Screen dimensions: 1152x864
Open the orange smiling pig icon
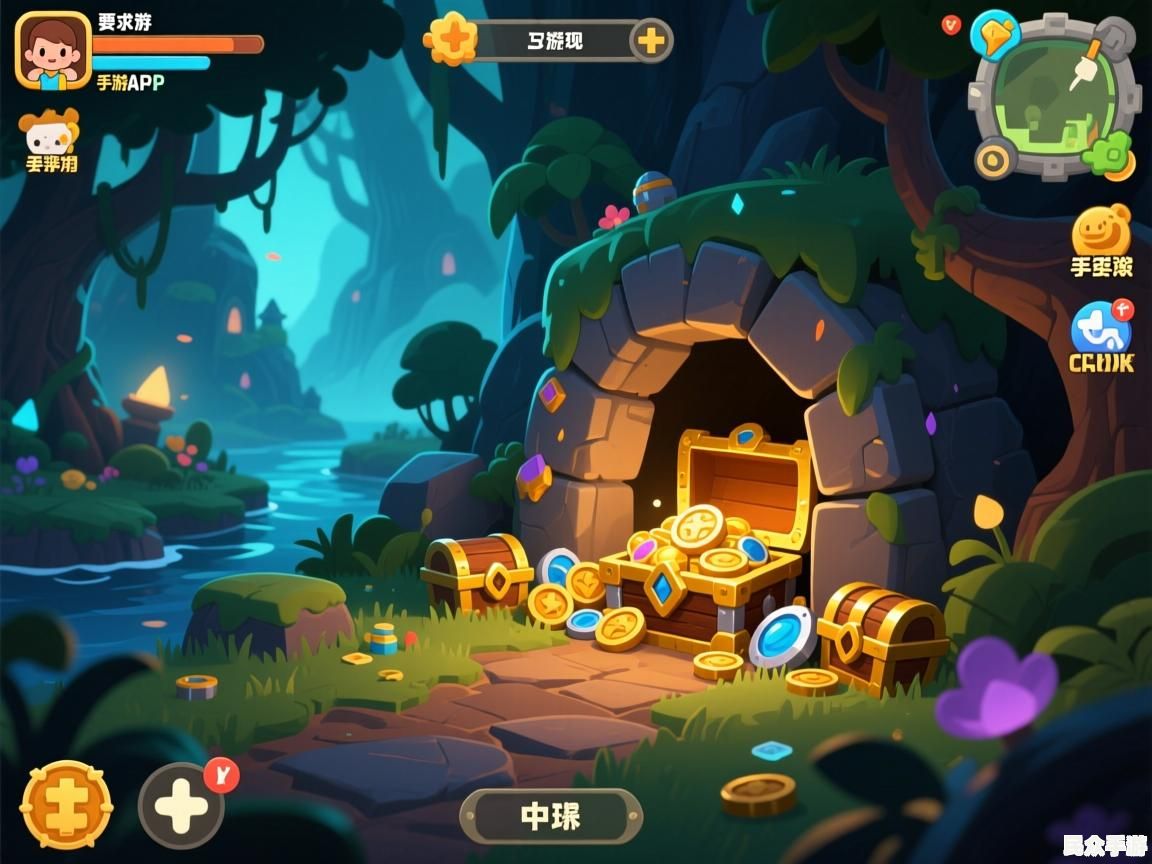(x=1101, y=232)
